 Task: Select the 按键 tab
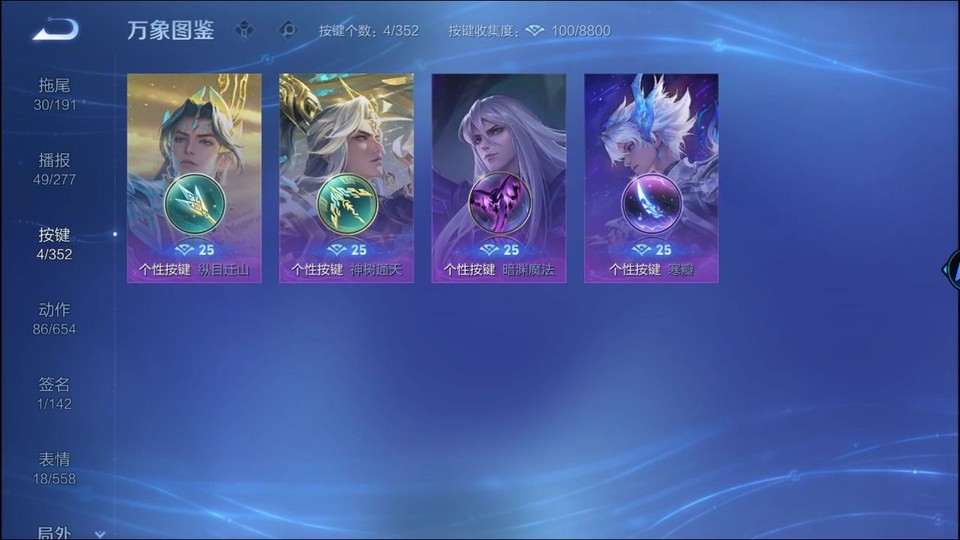click(x=55, y=244)
